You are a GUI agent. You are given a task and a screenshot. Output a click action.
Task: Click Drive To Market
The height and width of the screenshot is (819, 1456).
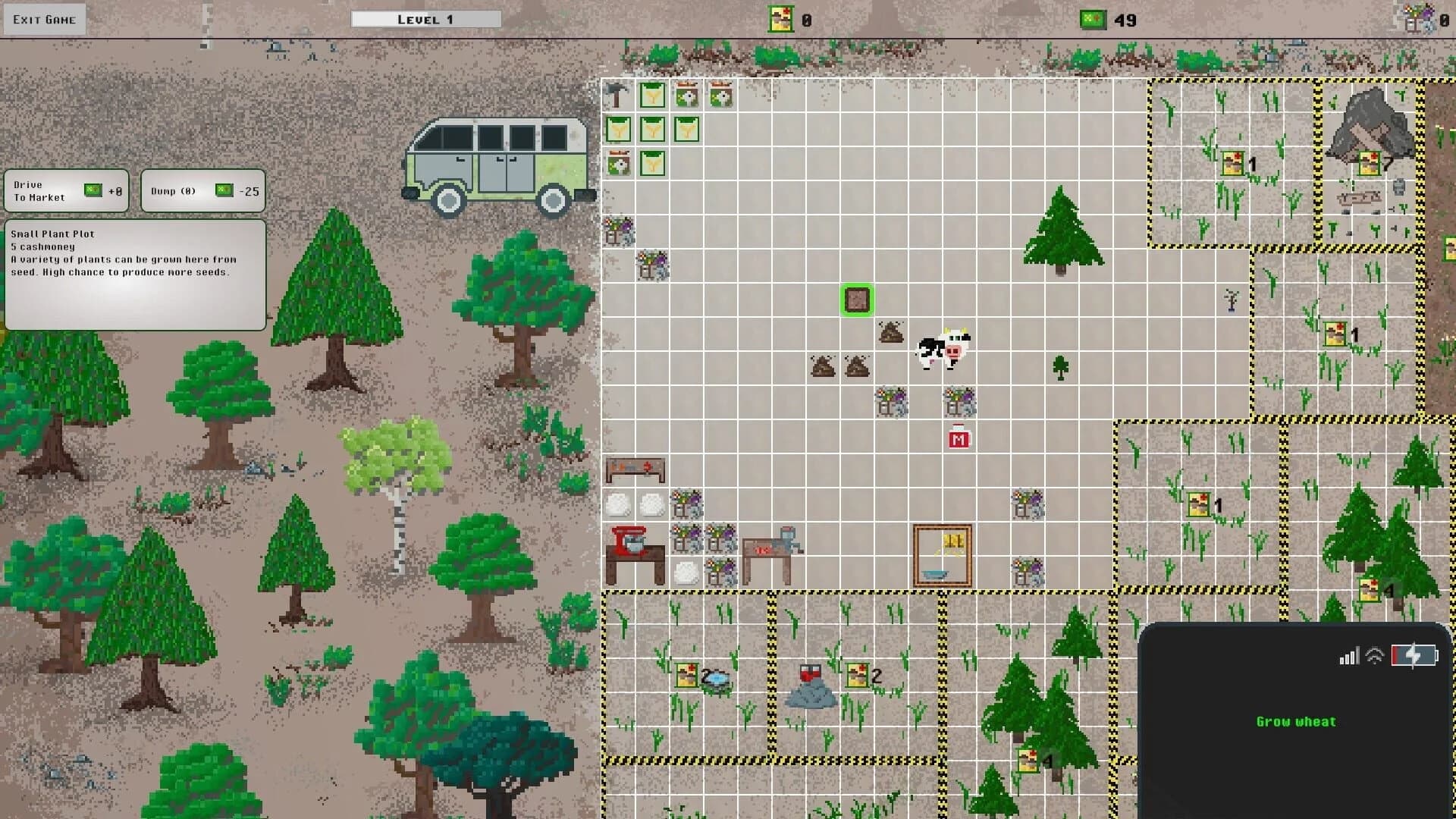coord(66,190)
